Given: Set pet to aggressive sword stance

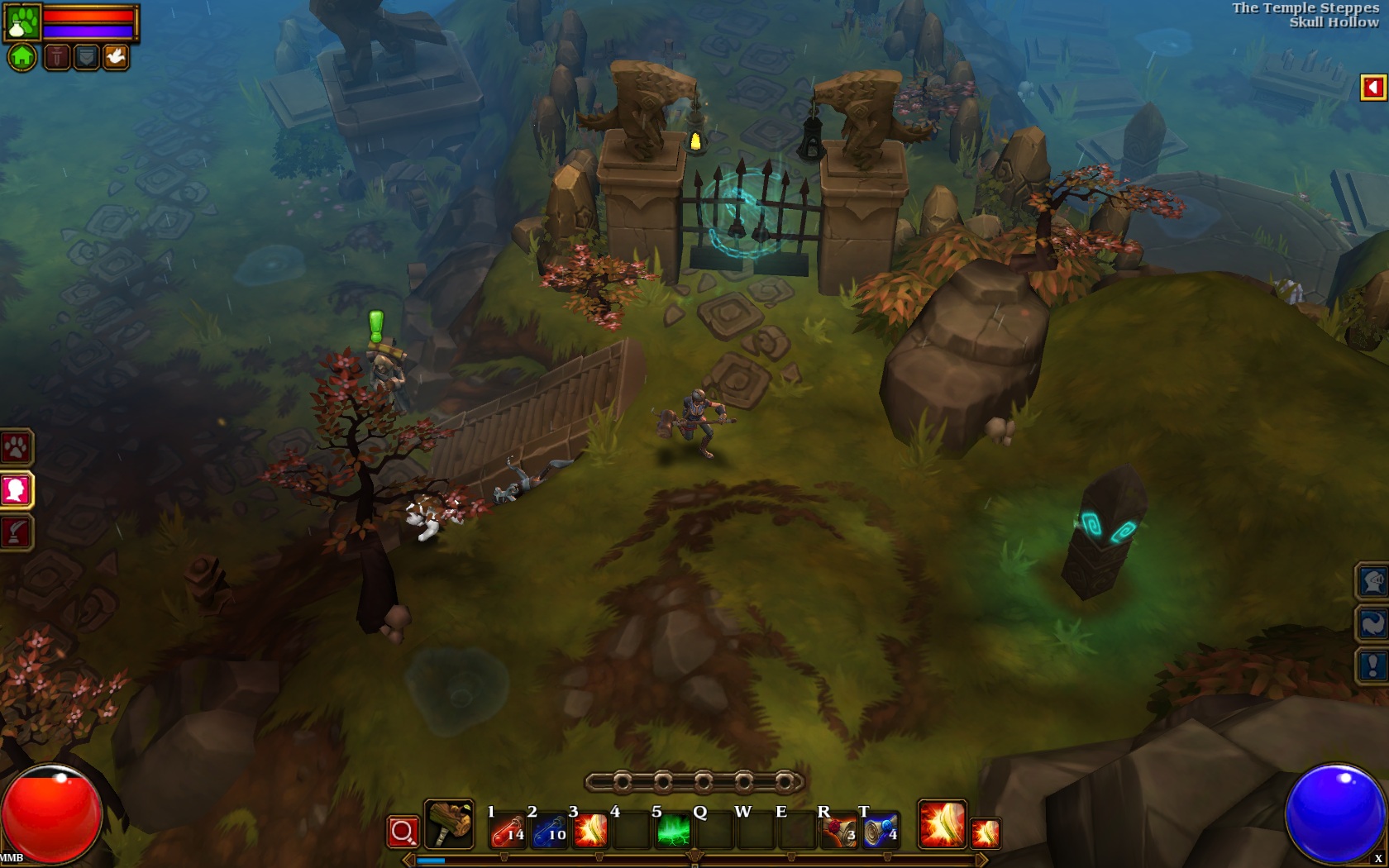Looking at the screenshot, I should (56, 57).
